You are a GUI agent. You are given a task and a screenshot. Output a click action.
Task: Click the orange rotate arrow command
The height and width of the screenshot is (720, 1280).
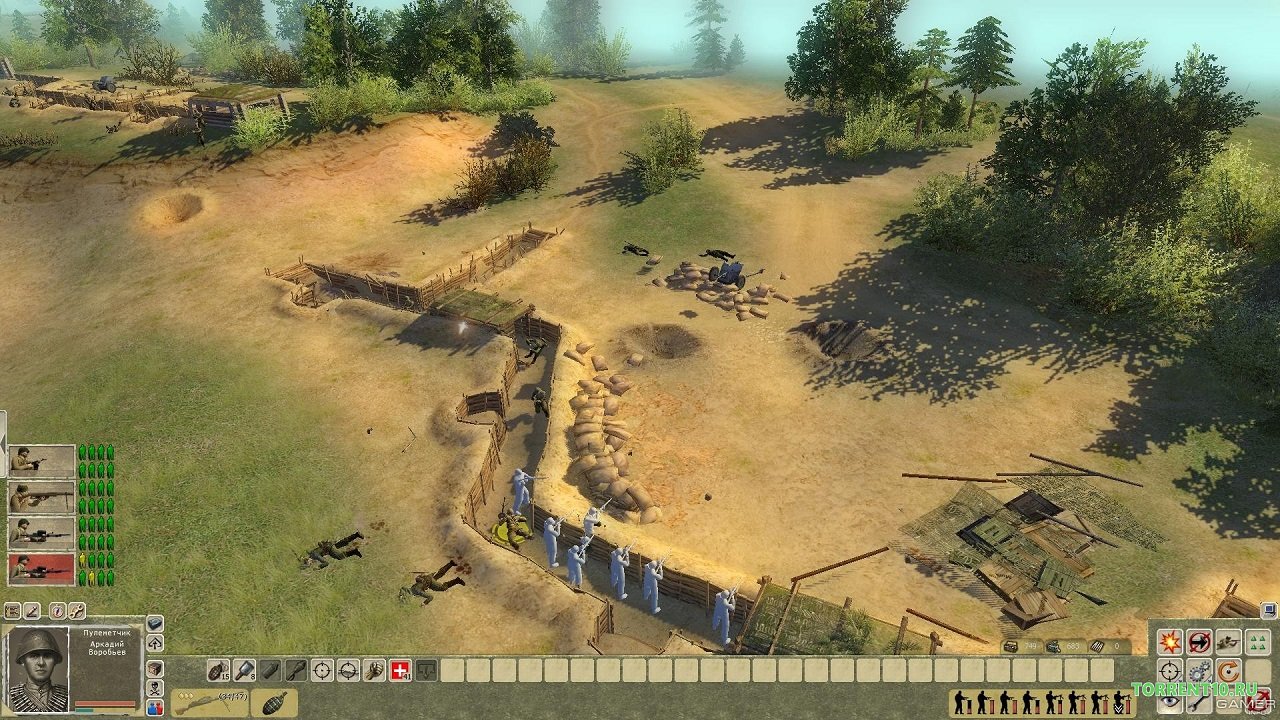point(1228,670)
